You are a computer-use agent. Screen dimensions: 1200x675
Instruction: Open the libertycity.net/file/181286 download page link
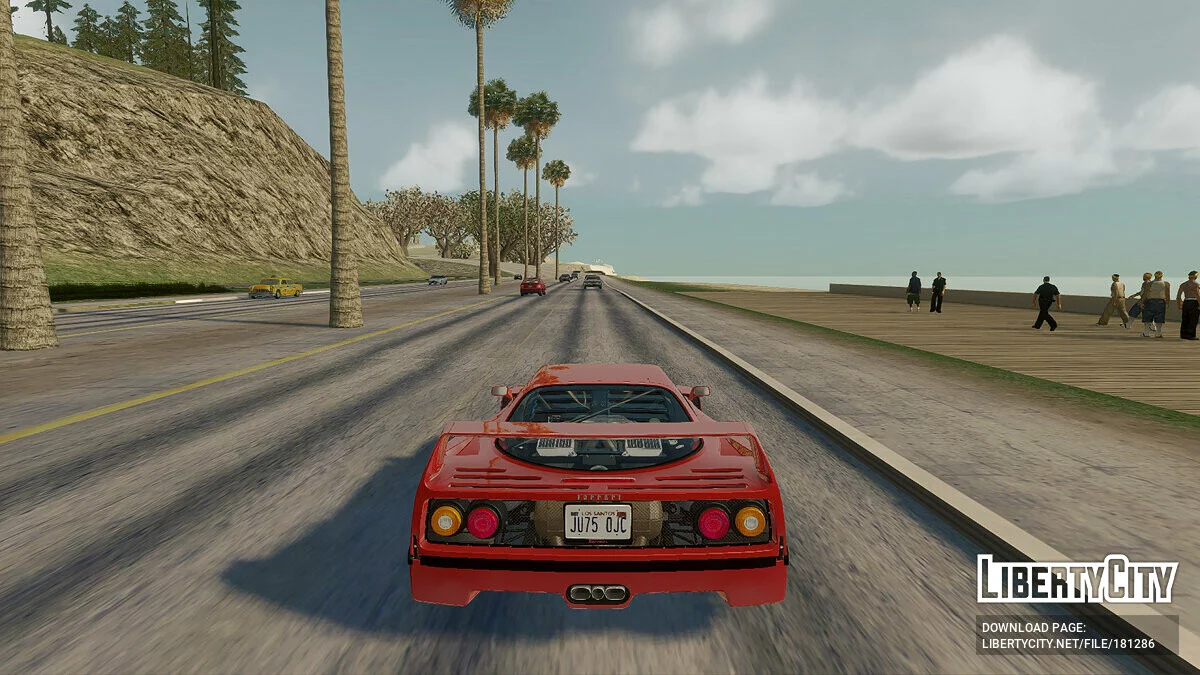(x=1068, y=644)
